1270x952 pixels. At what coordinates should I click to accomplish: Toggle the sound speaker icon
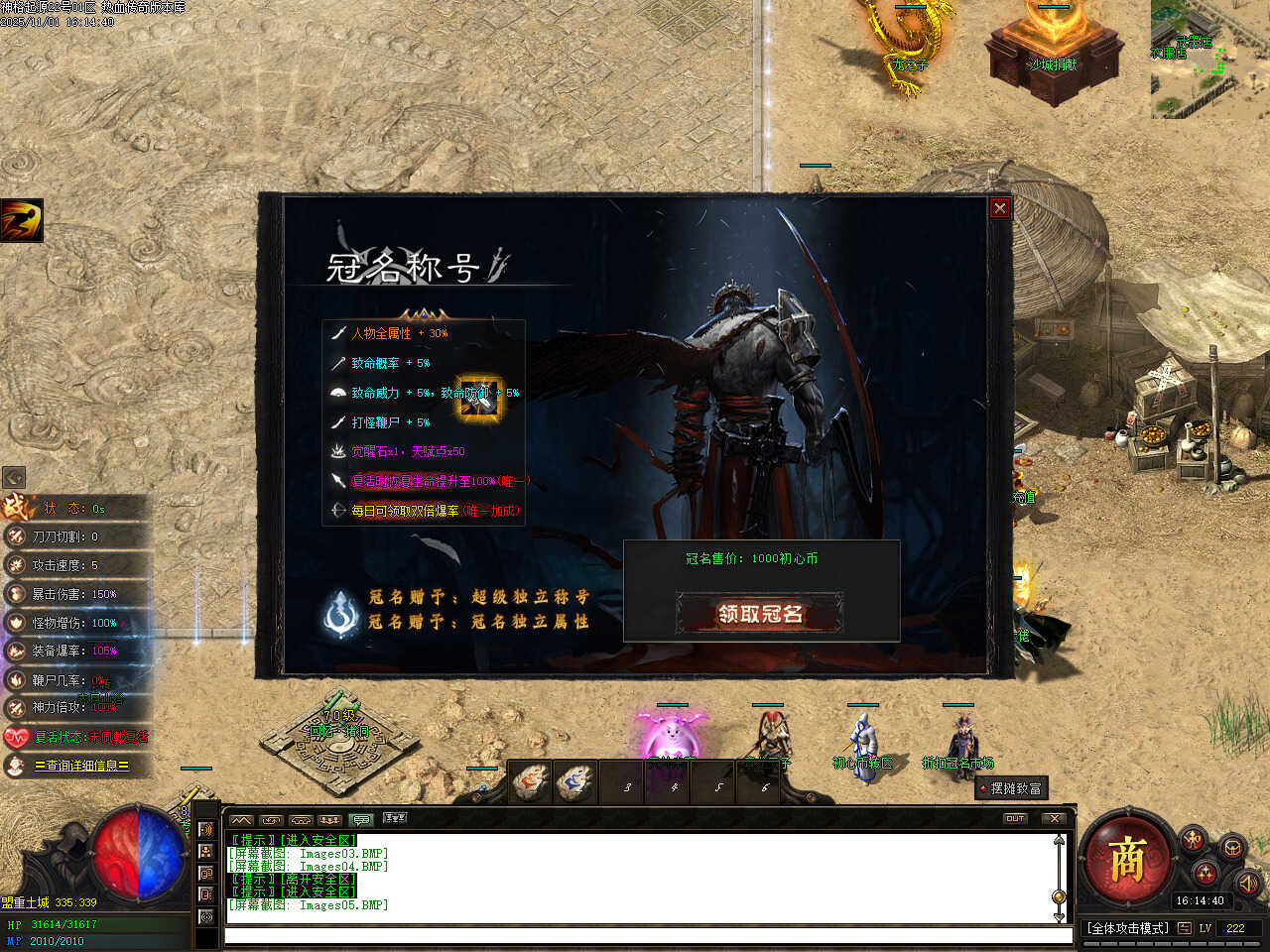pos(1247,882)
